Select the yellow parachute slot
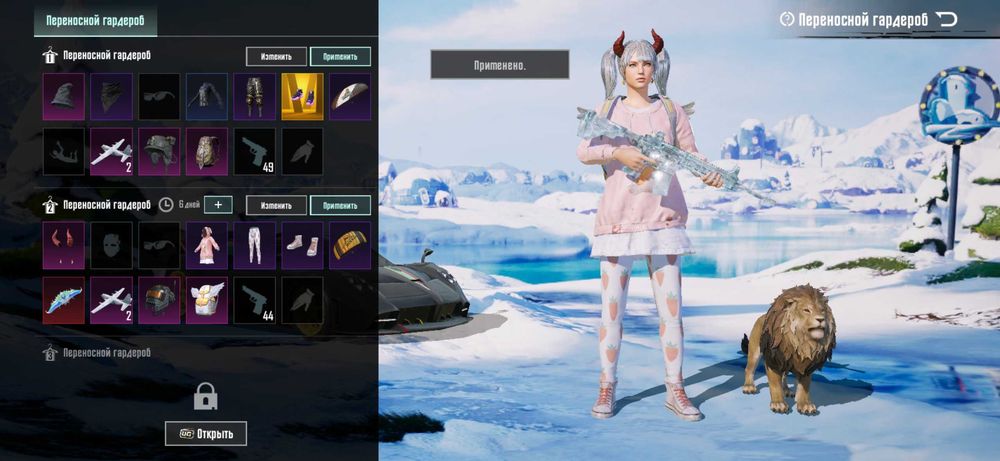 (350, 245)
